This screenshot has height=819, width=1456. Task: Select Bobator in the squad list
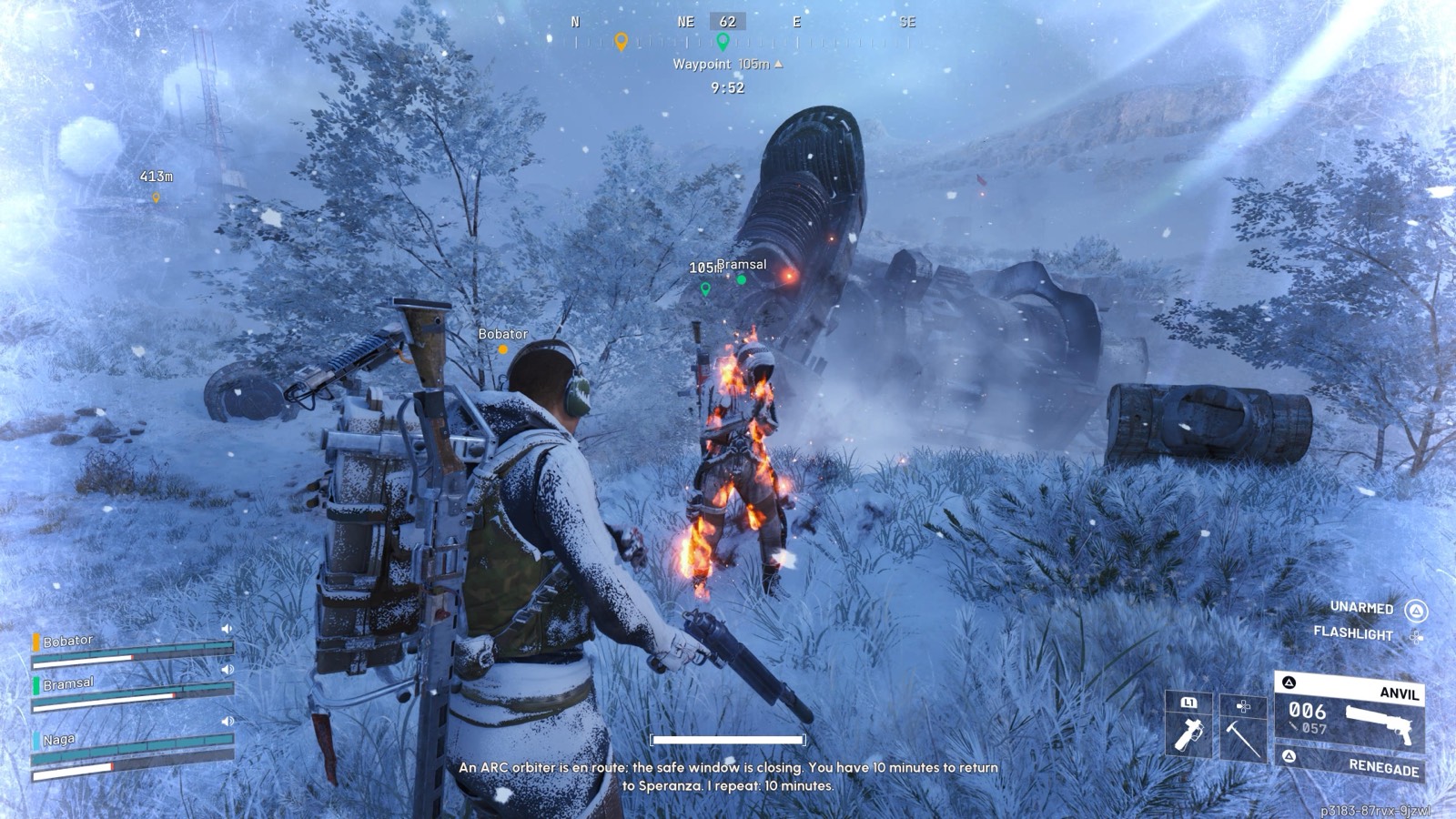pos(68,641)
